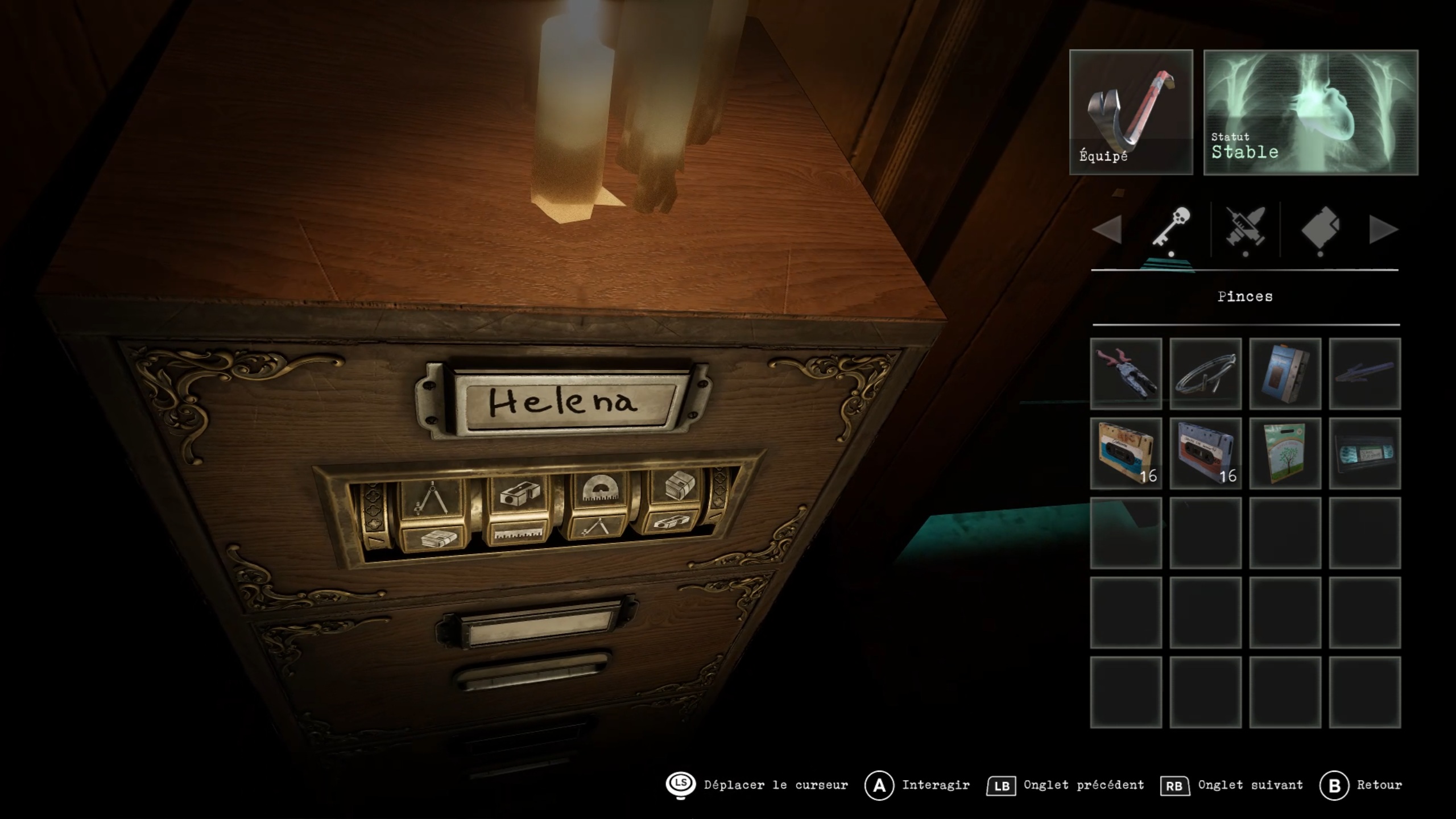Select the blue cassette tape with red label
This screenshot has width=1456, height=819.
click(1205, 453)
